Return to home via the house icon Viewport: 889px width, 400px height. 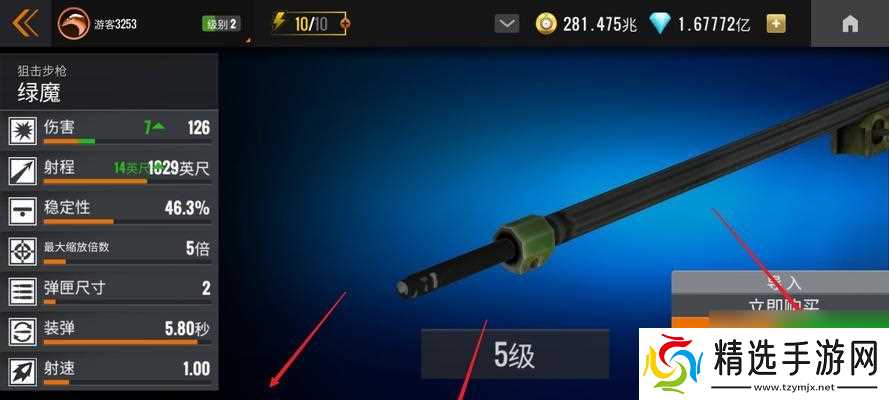(849, 24)
